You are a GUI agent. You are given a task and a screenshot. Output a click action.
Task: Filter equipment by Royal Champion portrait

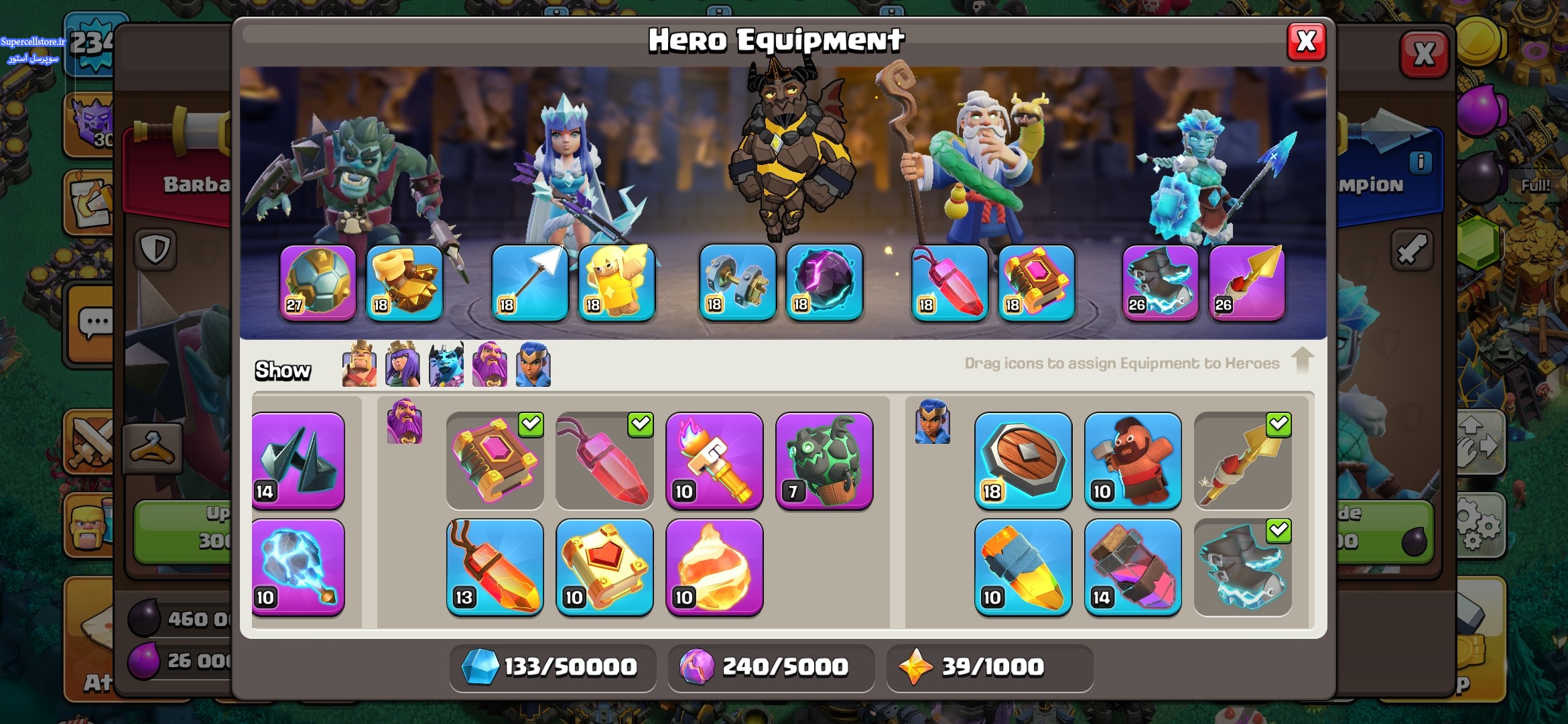(x=533, y=365)
